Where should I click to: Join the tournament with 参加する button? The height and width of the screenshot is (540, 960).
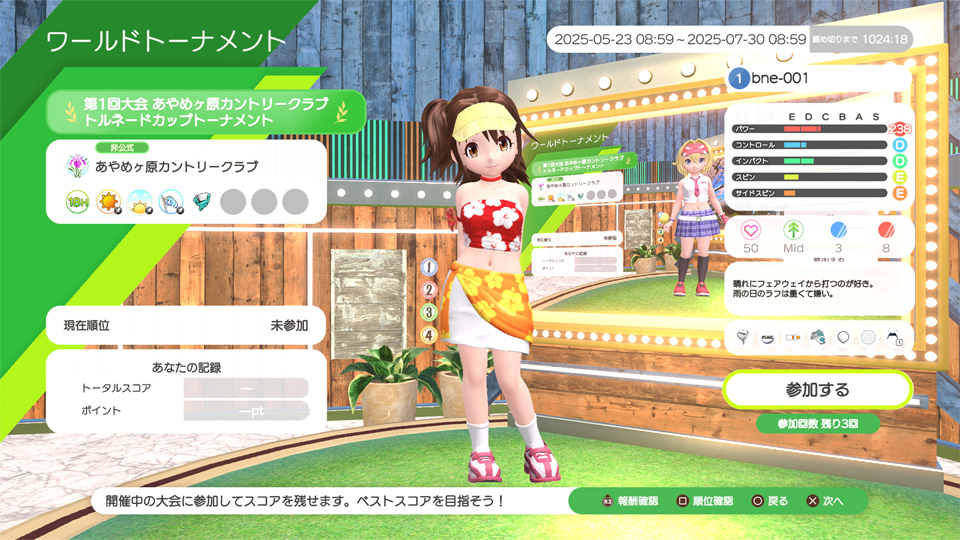[817, 389]
